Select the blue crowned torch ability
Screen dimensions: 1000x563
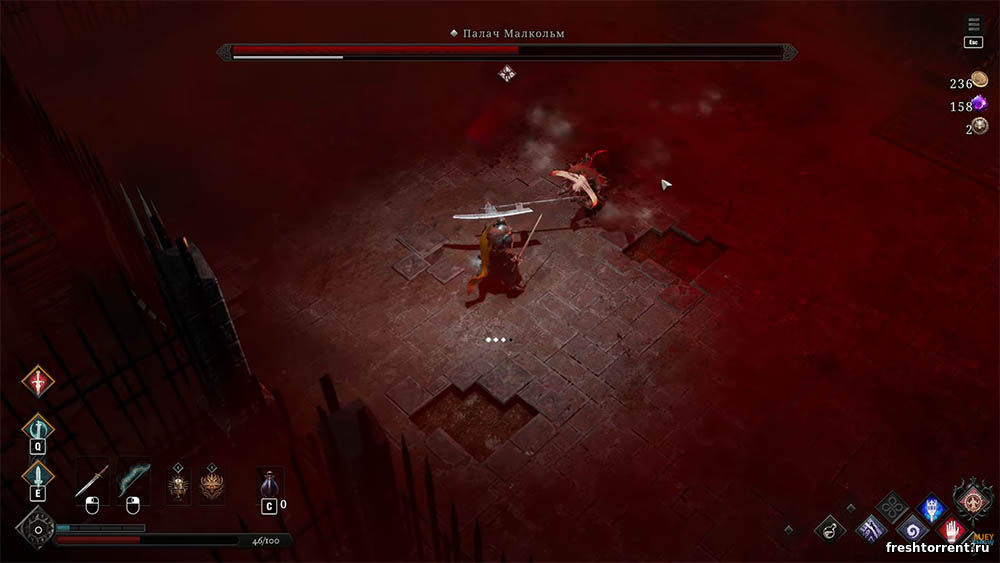click(x=932, y=507)
